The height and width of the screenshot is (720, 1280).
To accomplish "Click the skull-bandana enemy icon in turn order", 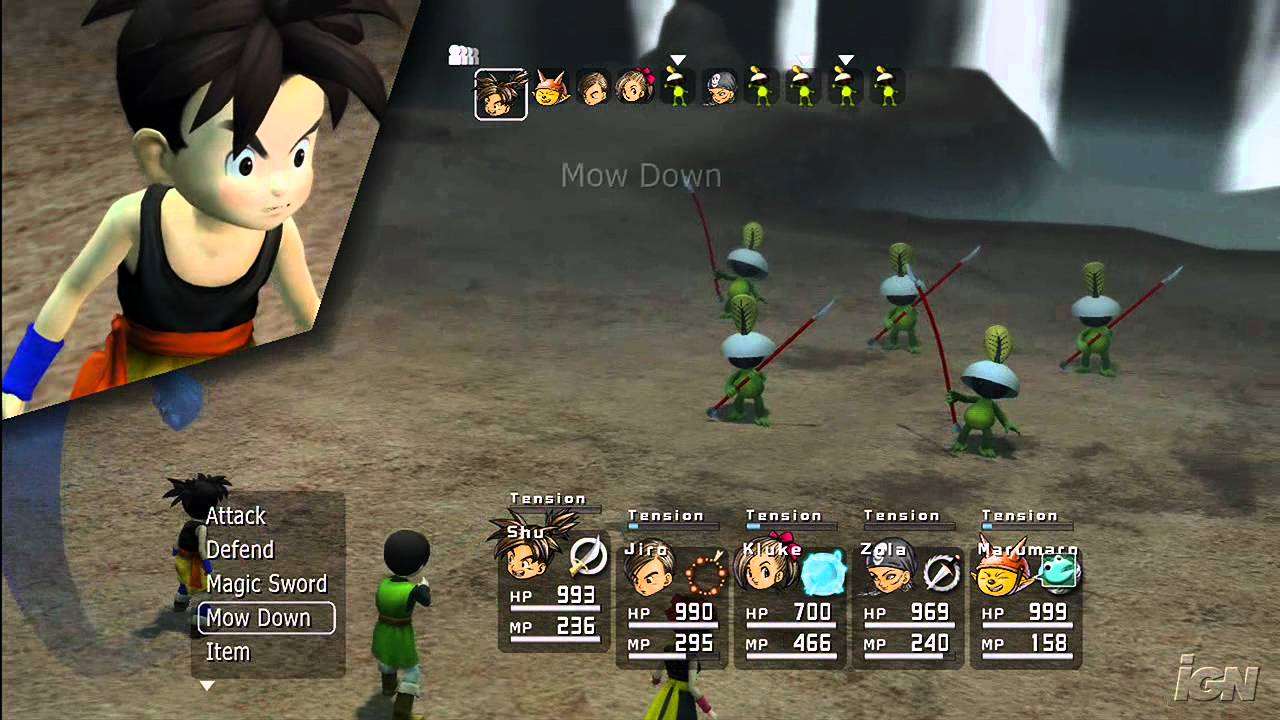I will [x=719, y=87].
